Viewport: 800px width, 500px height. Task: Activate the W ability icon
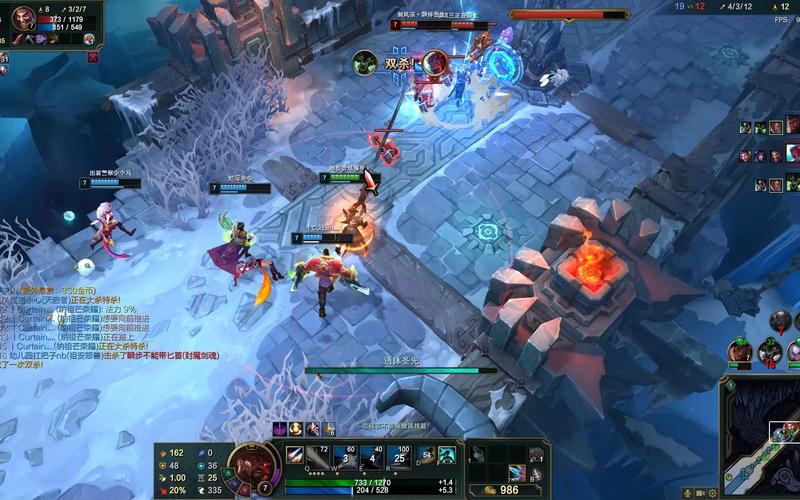pos(344,455)
